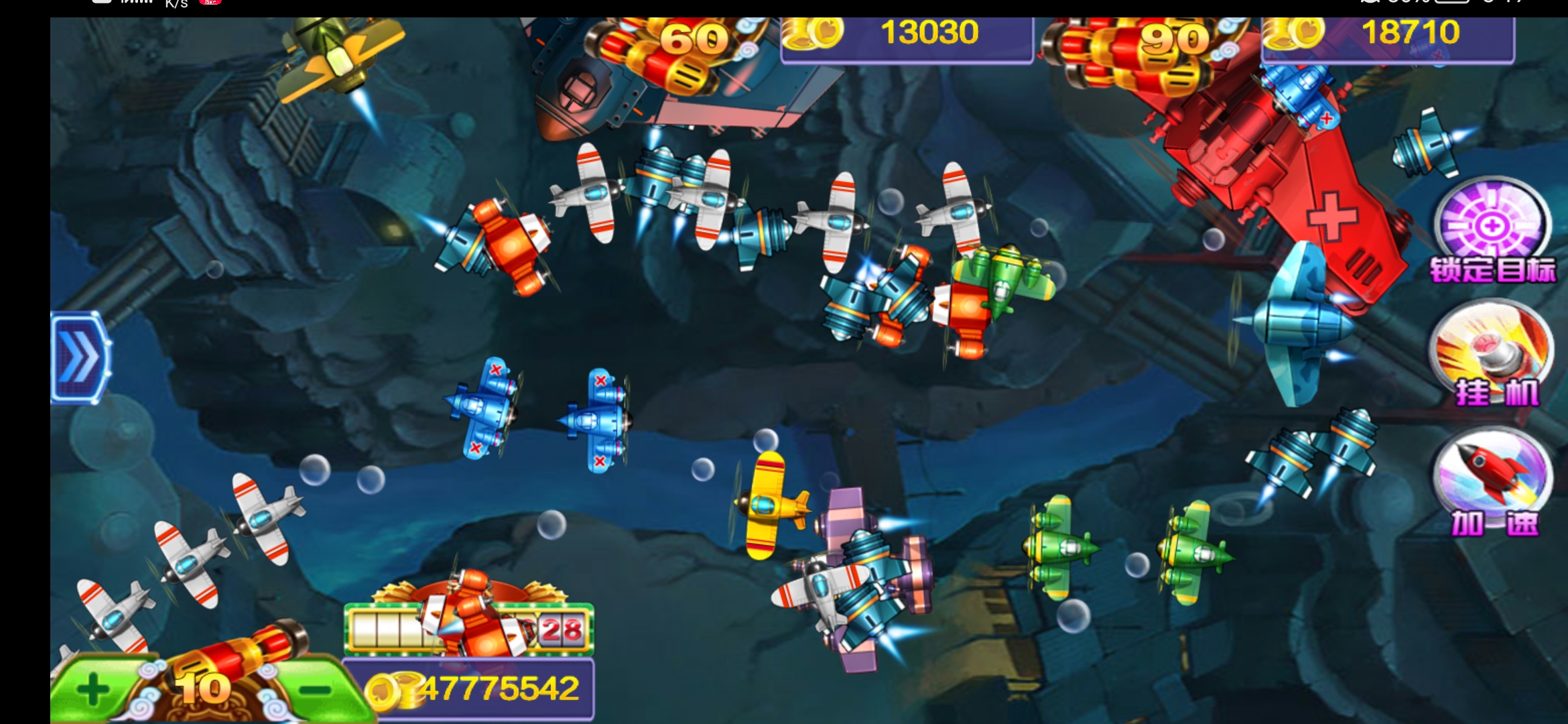Activate the 锁定目标 lock target button

[1492, 230]
